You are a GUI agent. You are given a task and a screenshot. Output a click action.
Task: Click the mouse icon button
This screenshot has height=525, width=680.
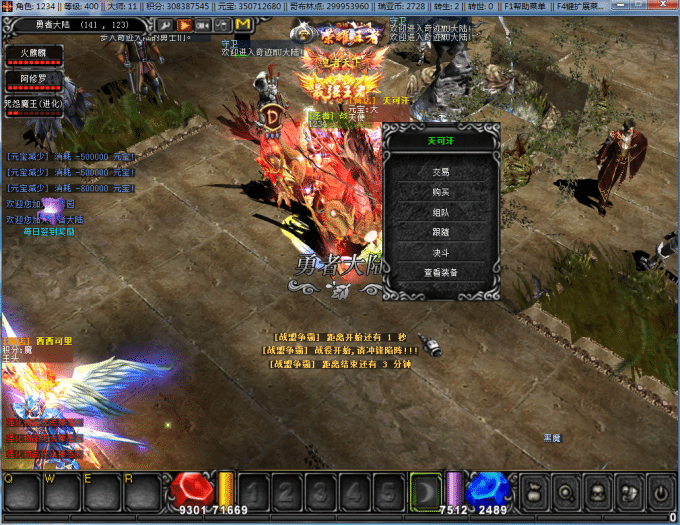tap(222, 23)
